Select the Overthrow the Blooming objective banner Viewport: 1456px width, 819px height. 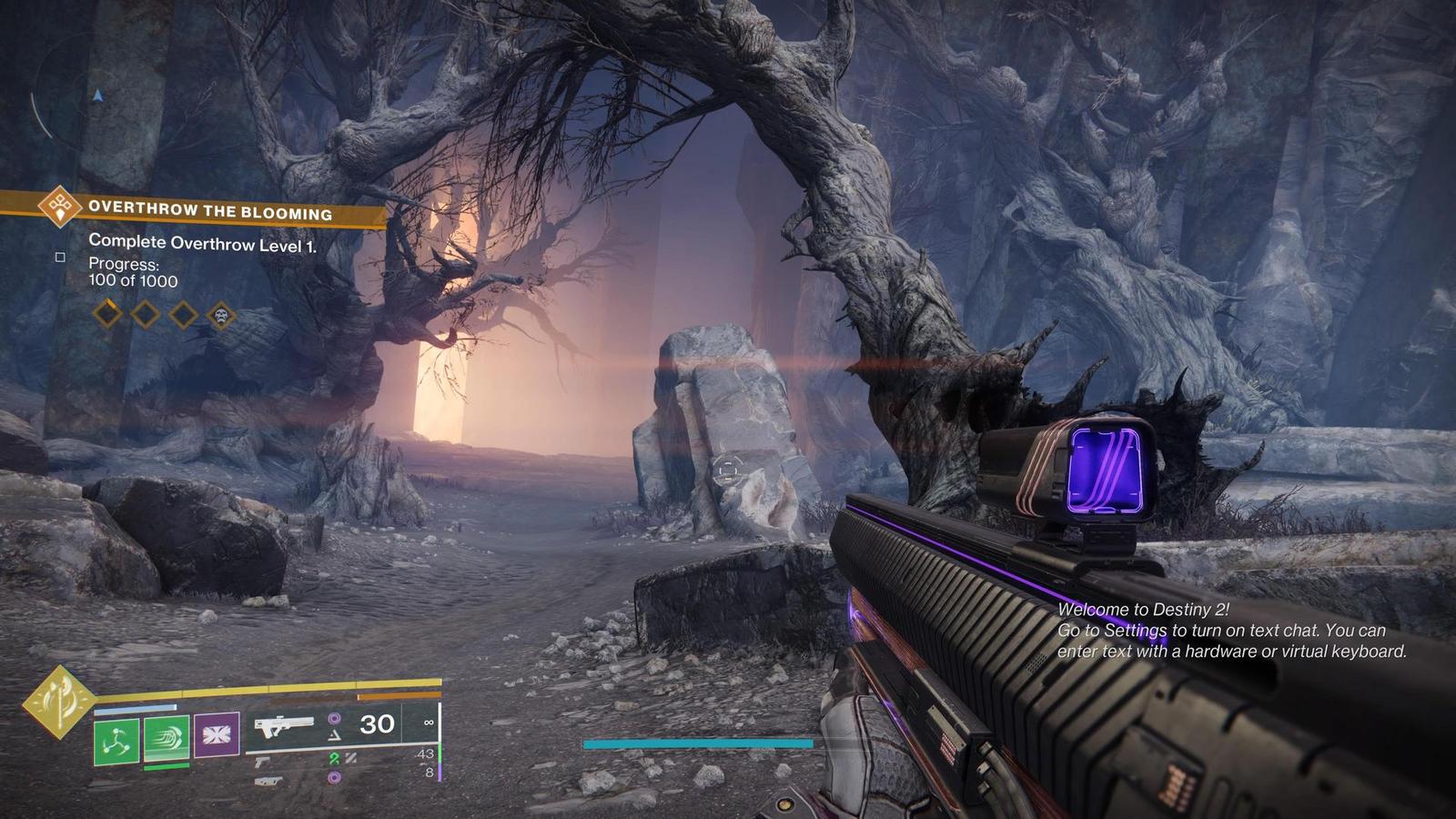209,210
